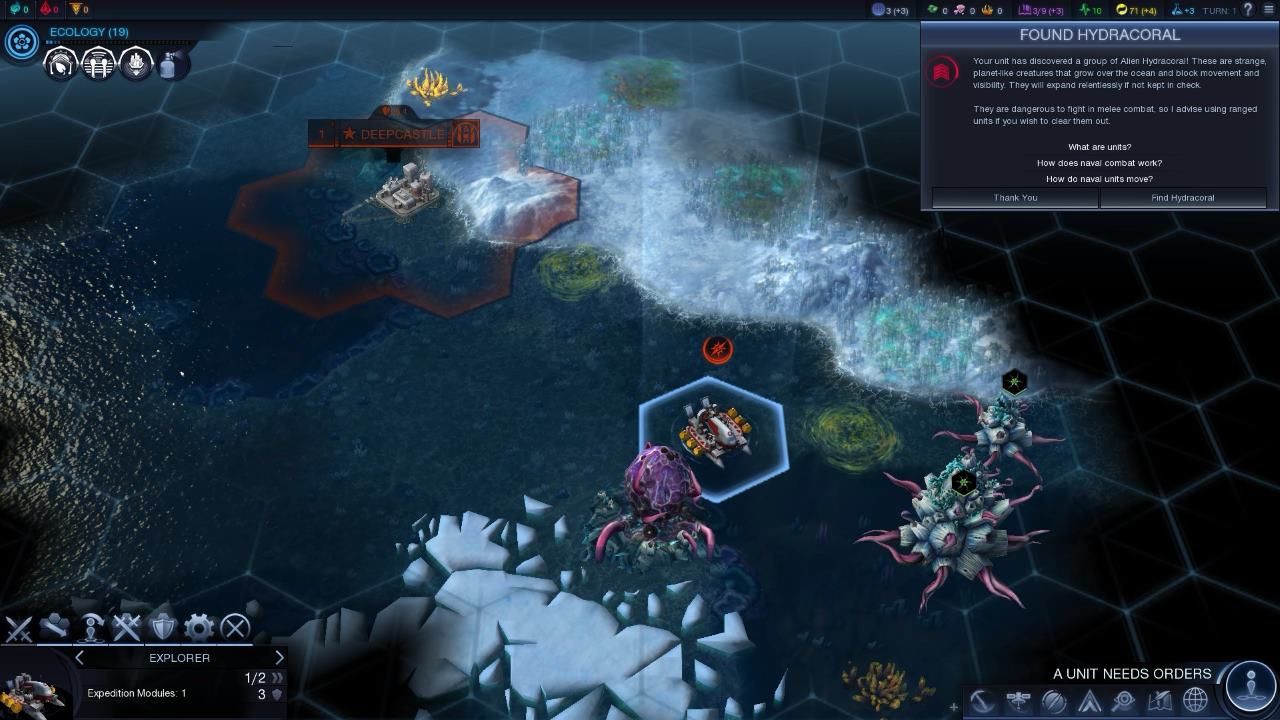Click the pickaxe icon in the bottom-right toolbar
The image size is (1280, 720).
tap(983, 701)
